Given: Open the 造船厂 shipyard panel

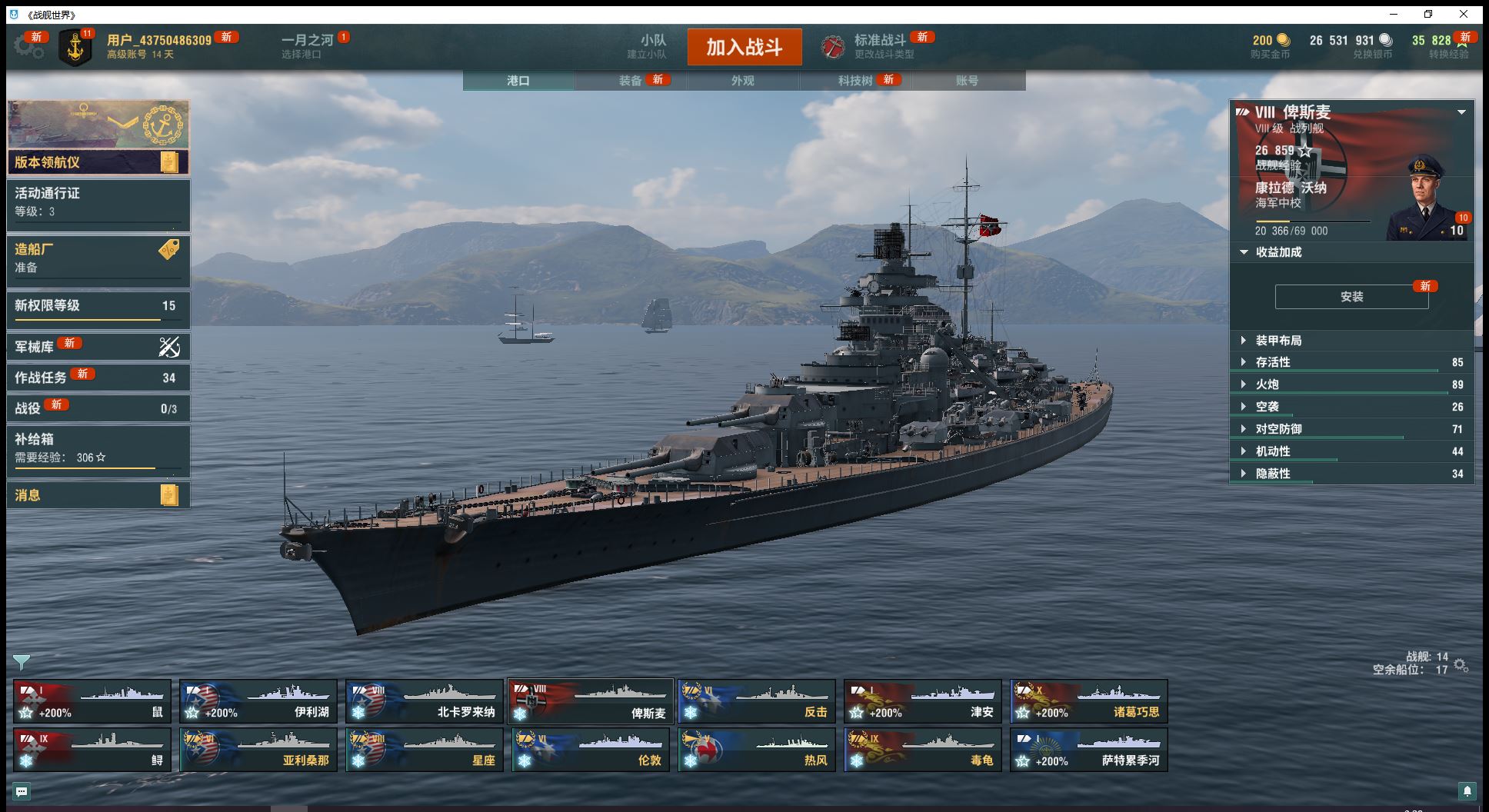Looking at the screenshot, I should (98, 258).
